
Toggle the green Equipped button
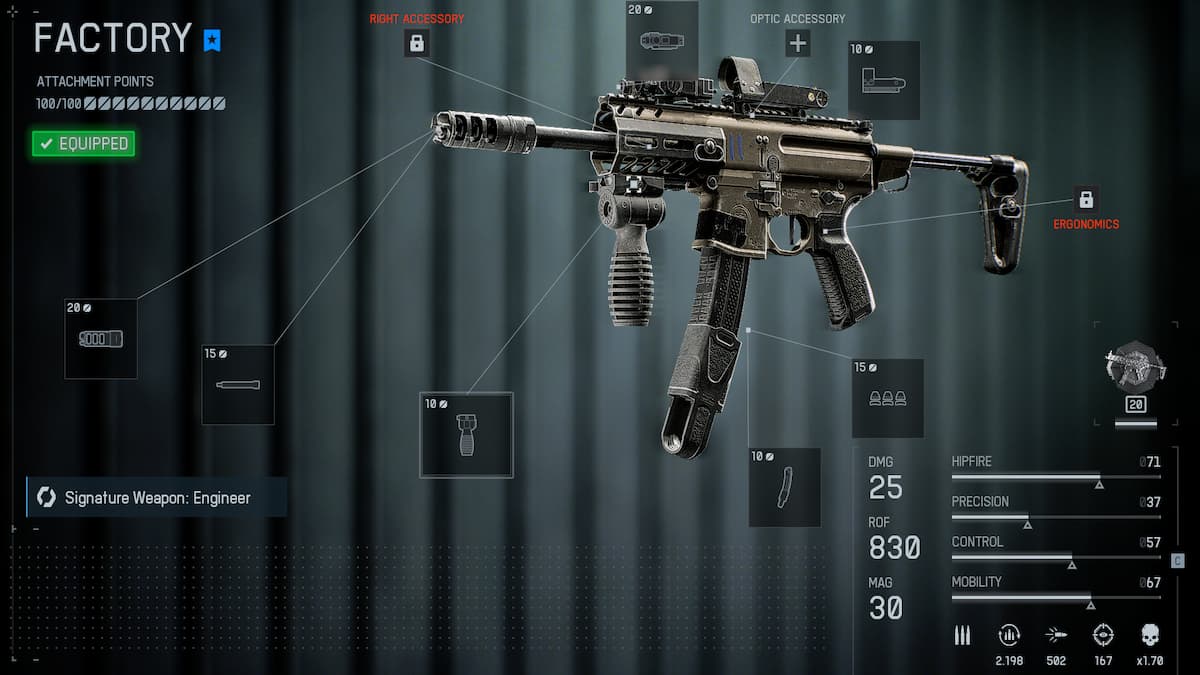(x=83, y=144)
